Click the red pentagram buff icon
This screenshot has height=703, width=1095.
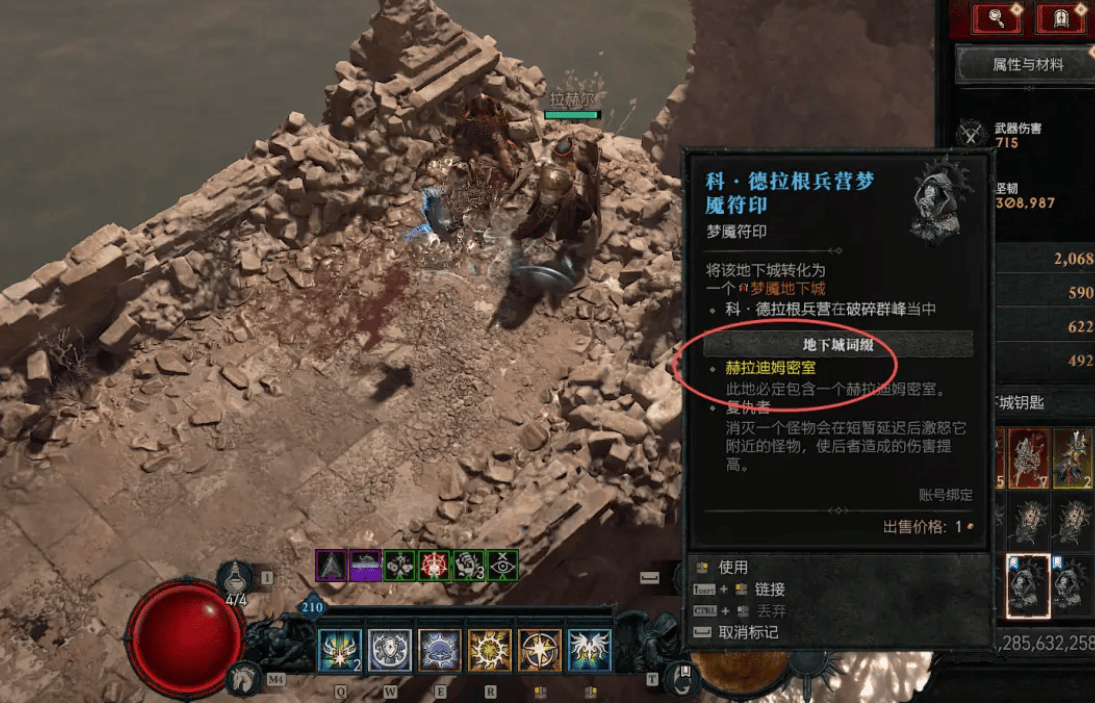tap(435, 566)
